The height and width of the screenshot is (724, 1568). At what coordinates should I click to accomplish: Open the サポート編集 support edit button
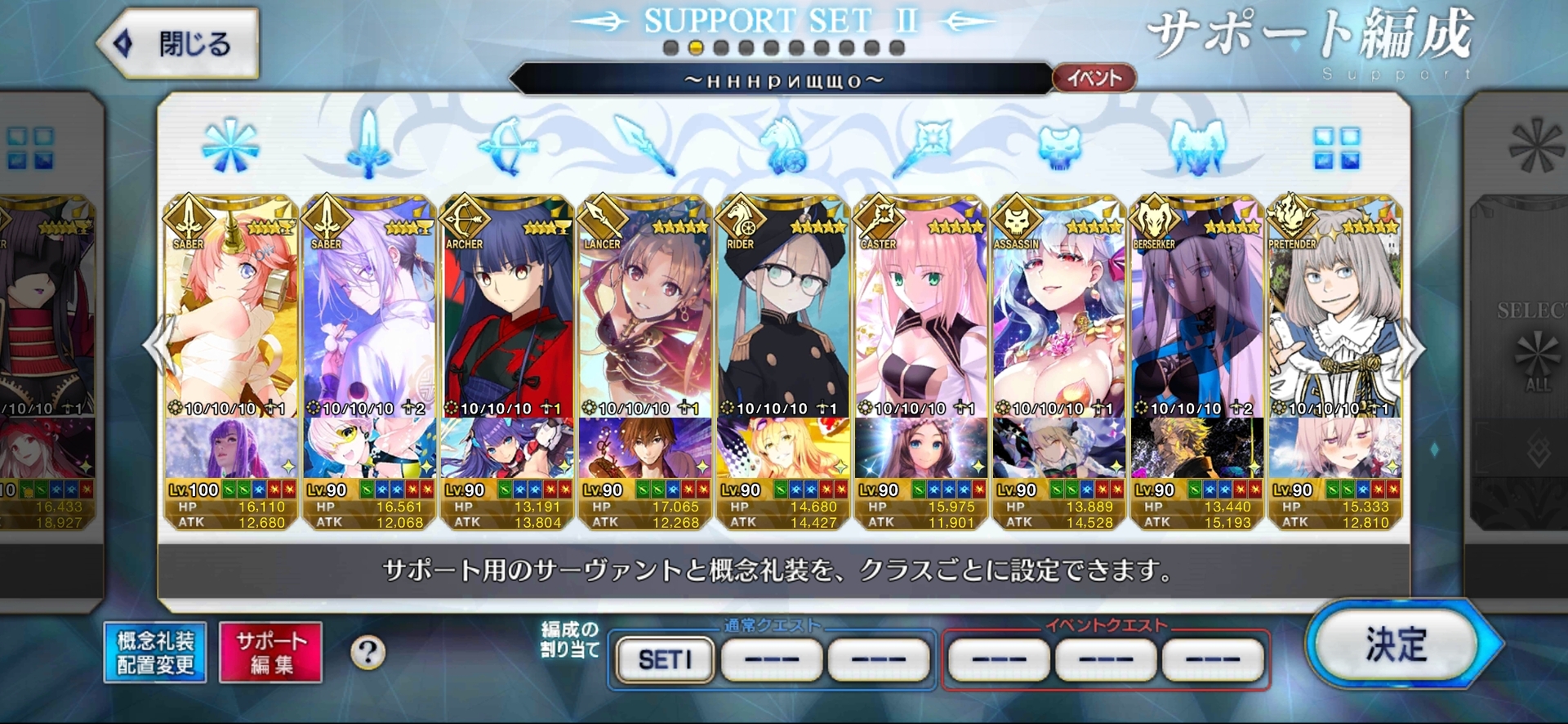pyautogui.click(x=270, y=652)
